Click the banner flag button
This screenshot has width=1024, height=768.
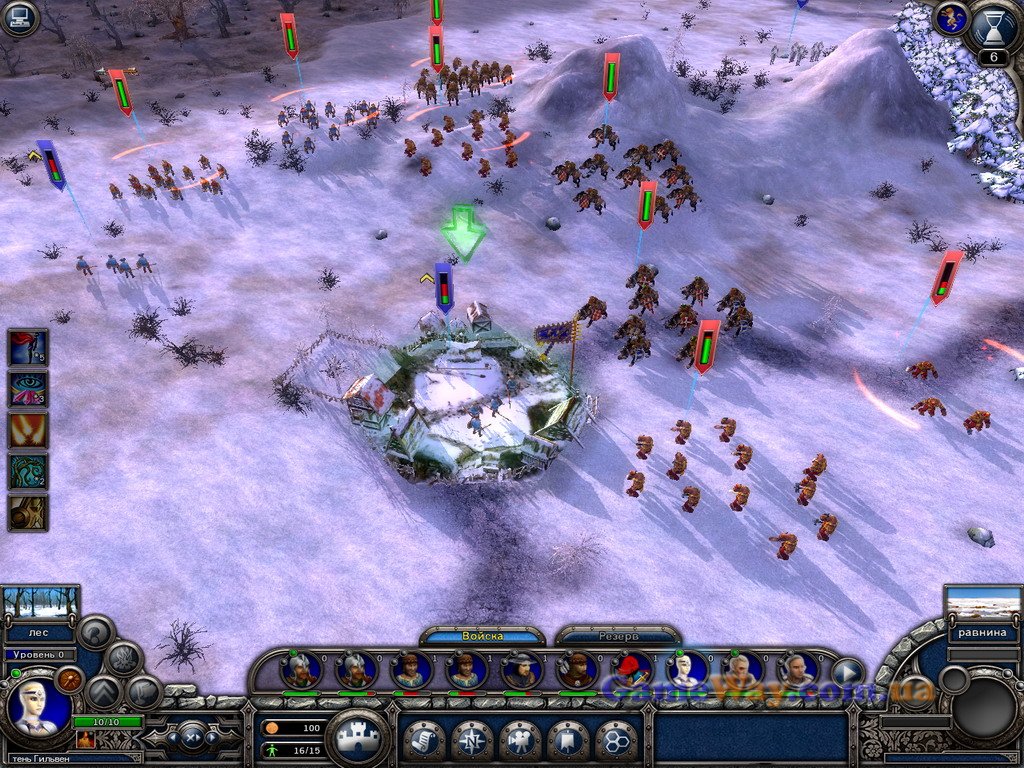click(568, 740)
